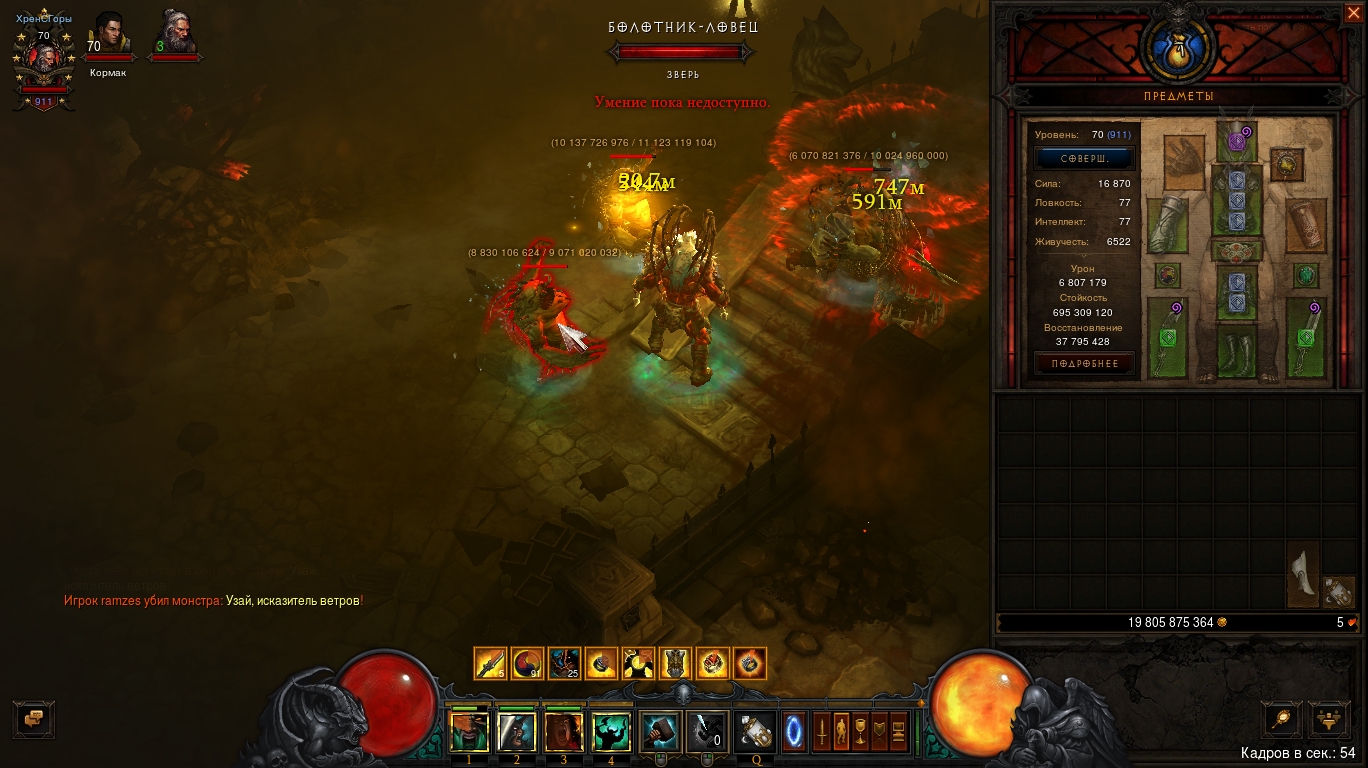
Task: Click the "Соверш." paragon button
Action: point(1084,159)
